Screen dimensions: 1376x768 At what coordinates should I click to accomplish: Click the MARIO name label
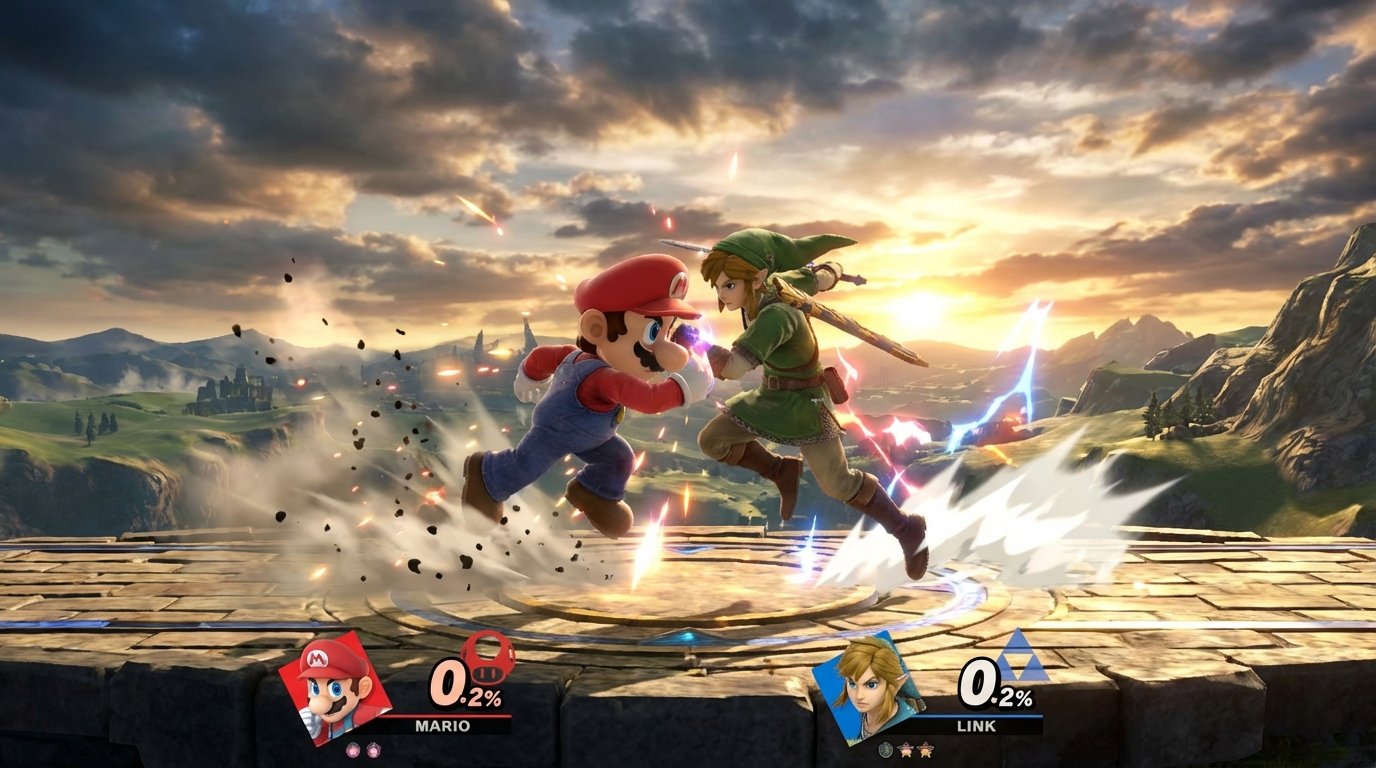pos(442,724)
